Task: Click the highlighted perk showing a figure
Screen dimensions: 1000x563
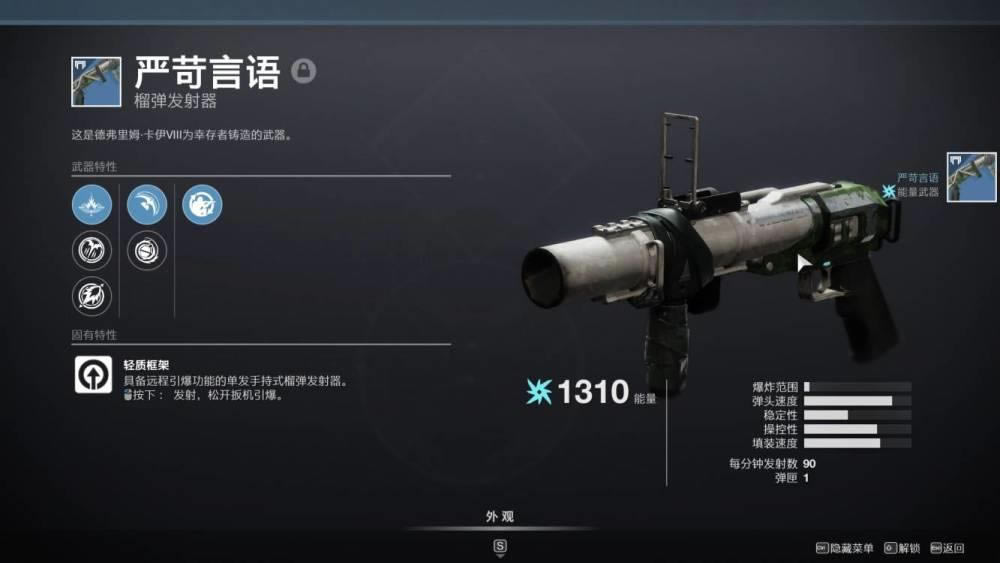Action: (x=202, y=204)
